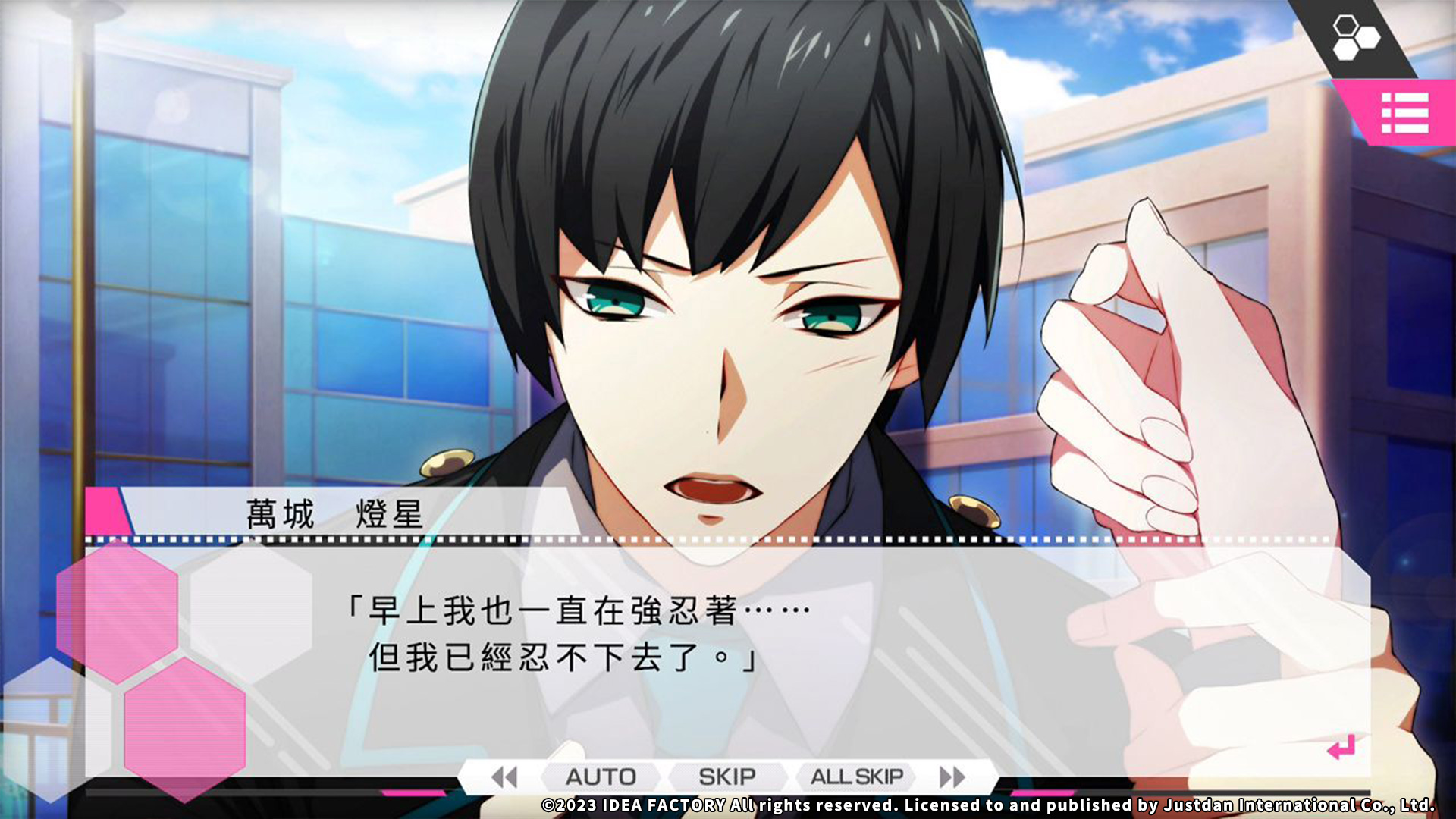The width and height of the screenshot is (1456, 819).
Task: Enable AUTO dialogue advance
Action: tap(601, 777)
